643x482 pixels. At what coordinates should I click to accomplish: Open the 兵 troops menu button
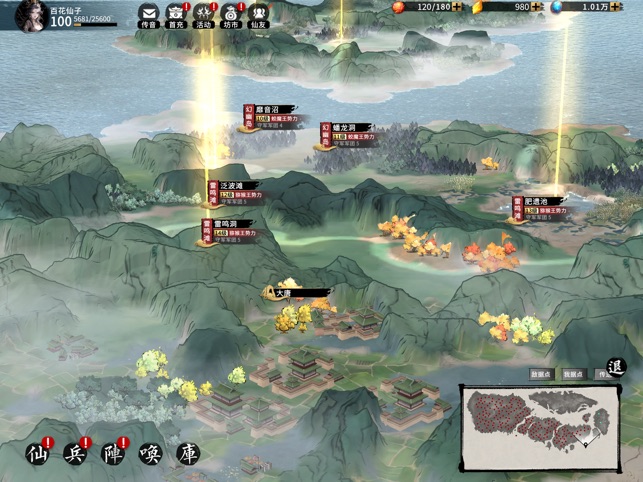point(75,454)
